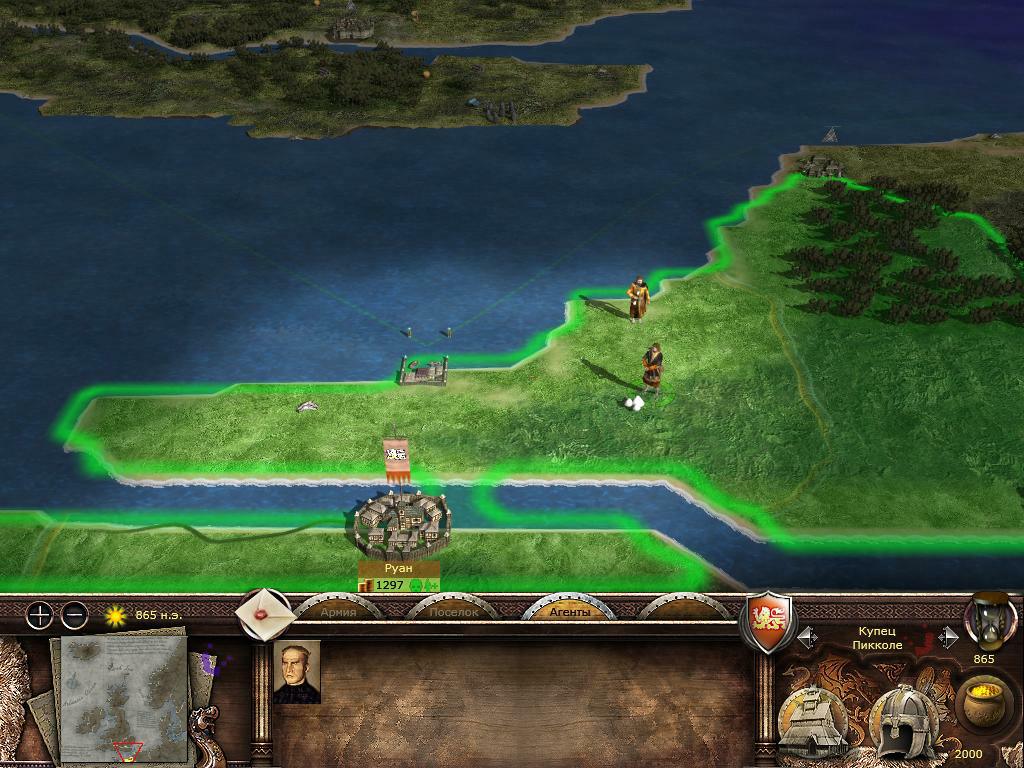Switch to the Агенты tab
Image resolution: width=1024 pixels, height=768 pixels.
(569, 611)
